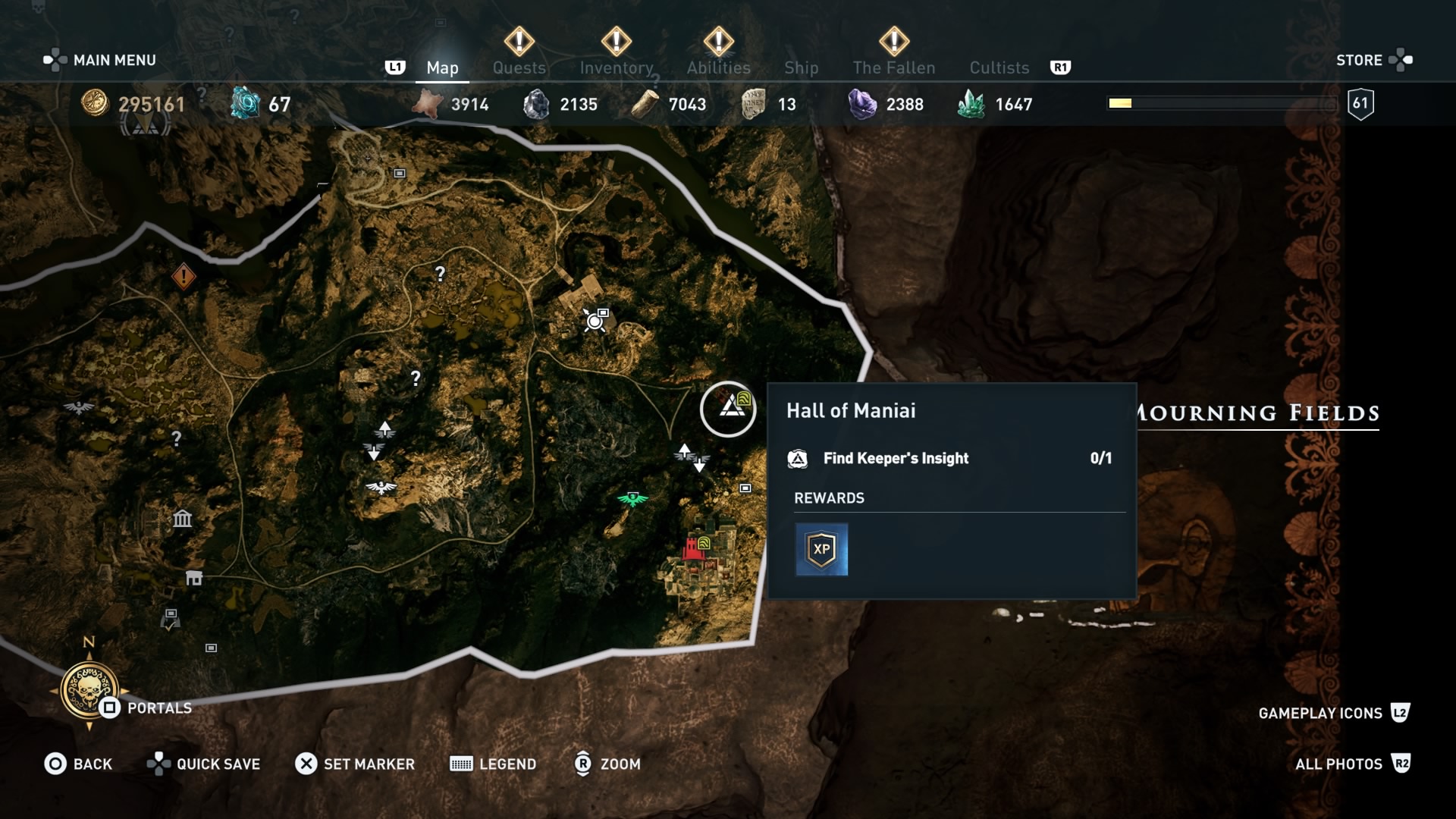
Task: Switch to the Inventory tab
Action: (617, 67)
